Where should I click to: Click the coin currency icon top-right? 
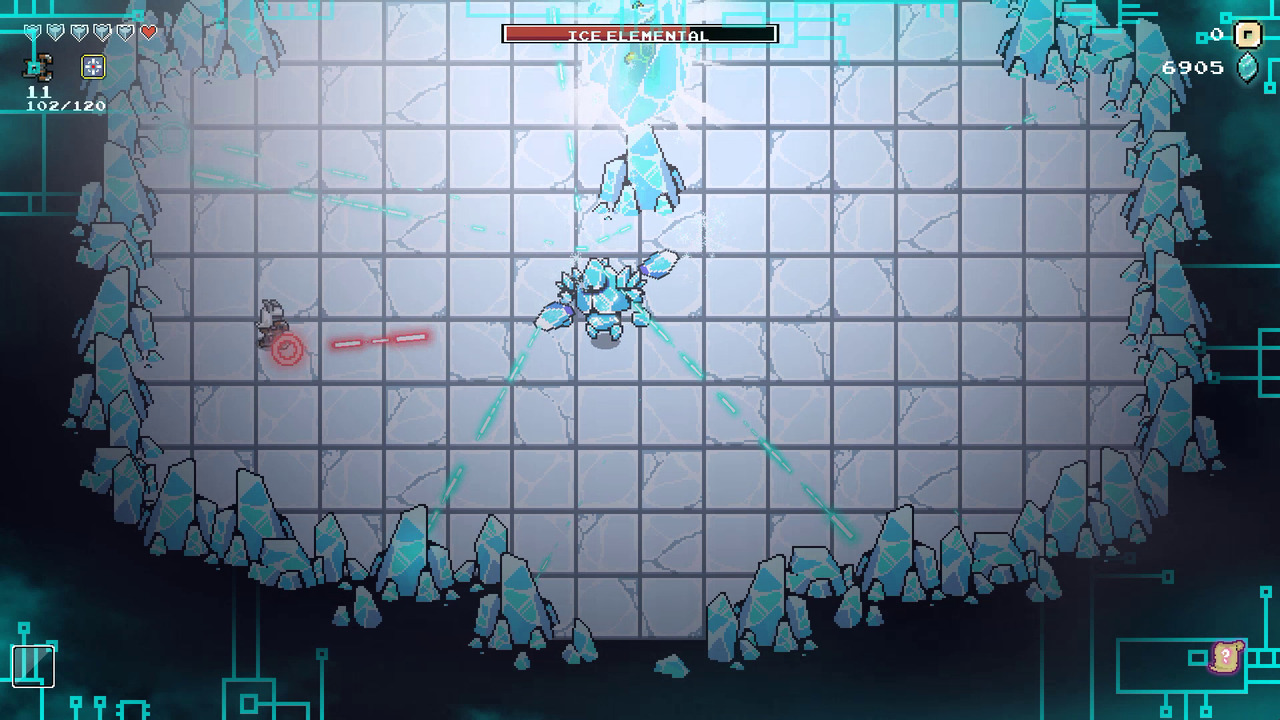pyautogui.click(x=1248, y=36)
